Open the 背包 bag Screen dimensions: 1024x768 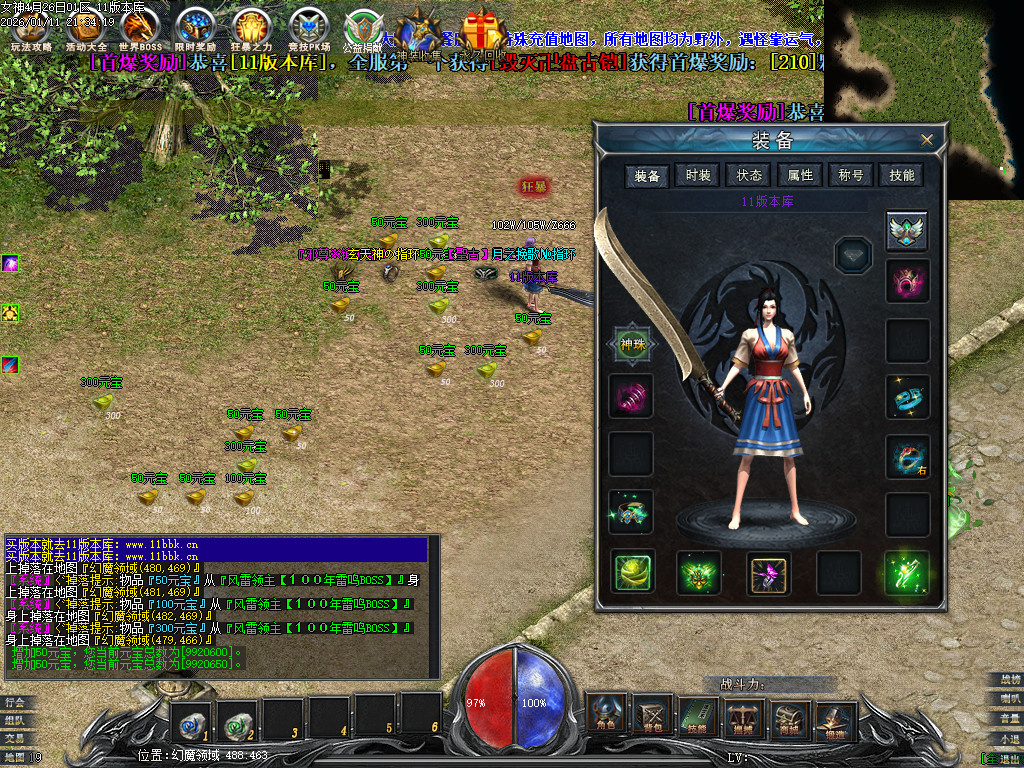[654, 714]
